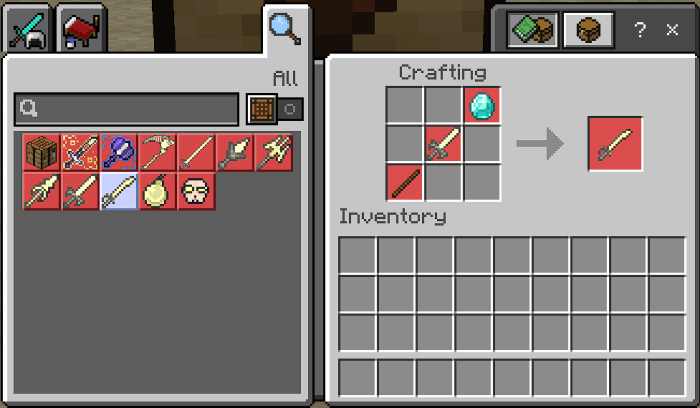Switch to the recipe book and chest layout
Image resolution: width=700 pixels, height=408 pixels.
point(531,31)
